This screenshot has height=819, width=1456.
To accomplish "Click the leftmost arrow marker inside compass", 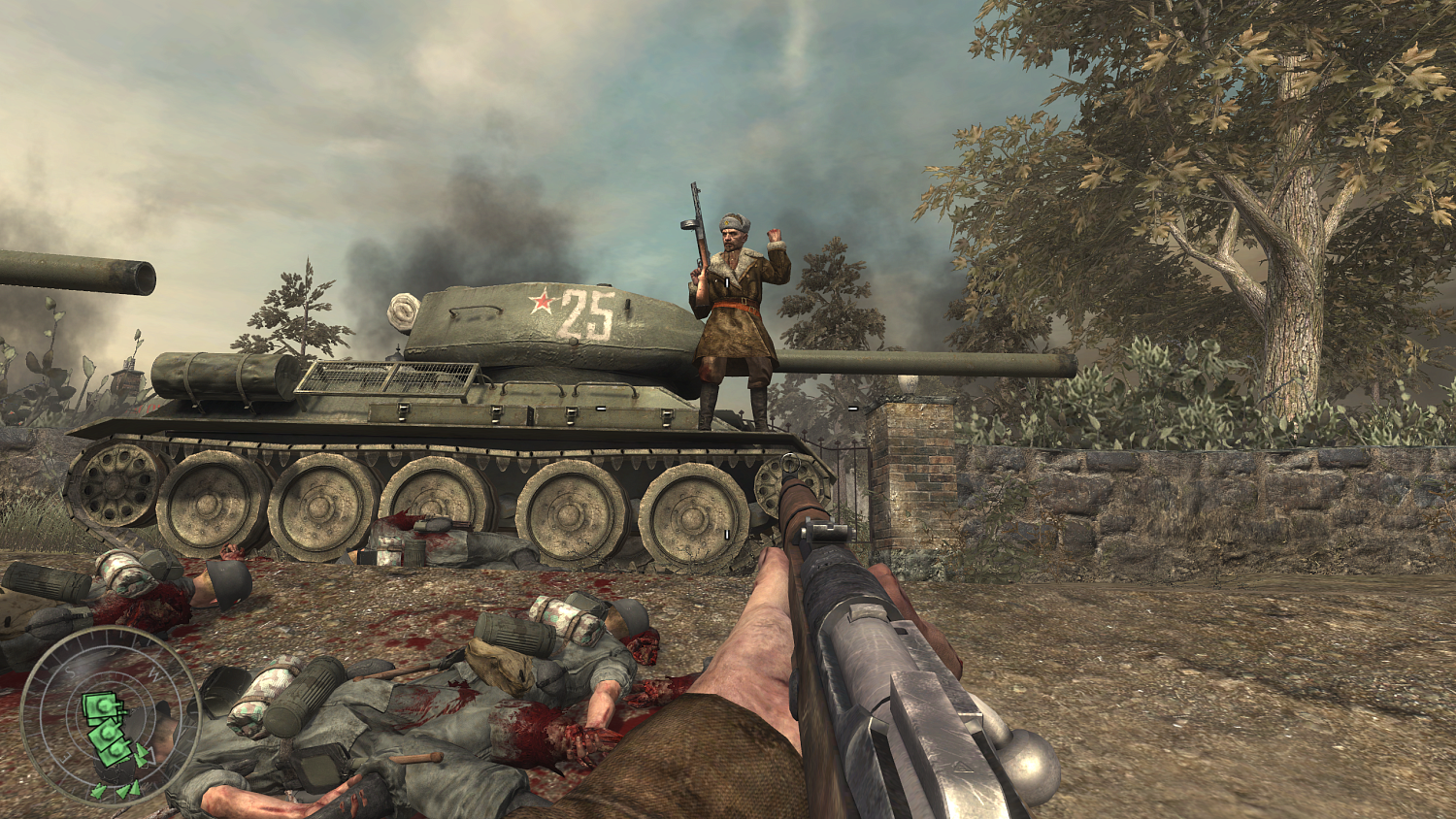I will [x=98, y=792].
